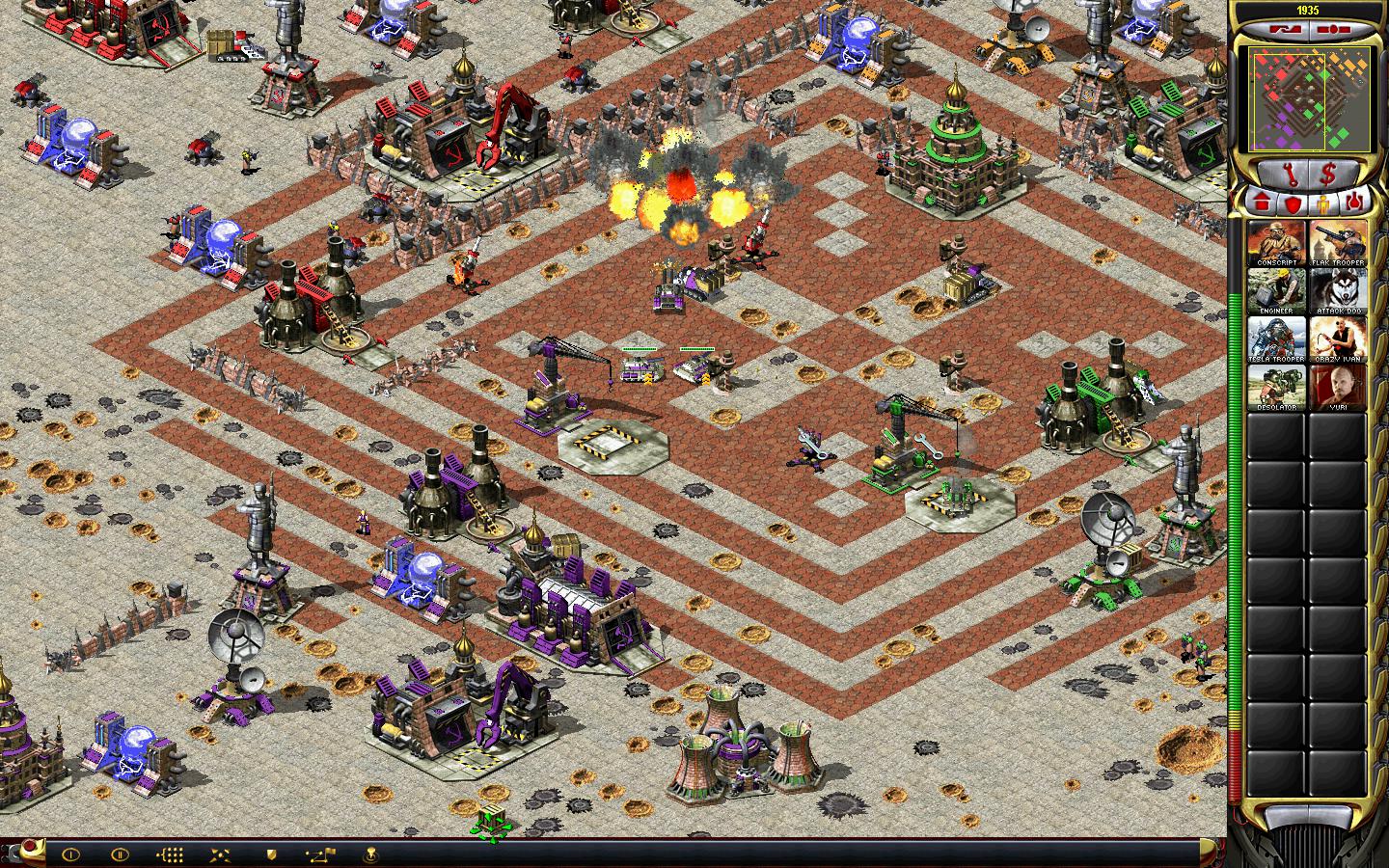The height and width of the screenshot is (868, 1389).
Task: Set guard mode with shield icon
Action: click(x=272, y=854)
